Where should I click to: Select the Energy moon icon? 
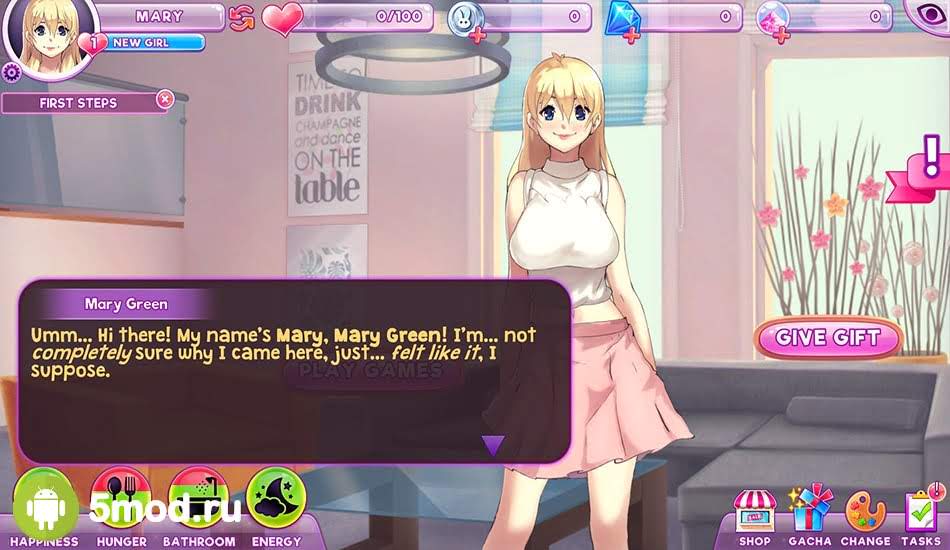click(275, 500)
